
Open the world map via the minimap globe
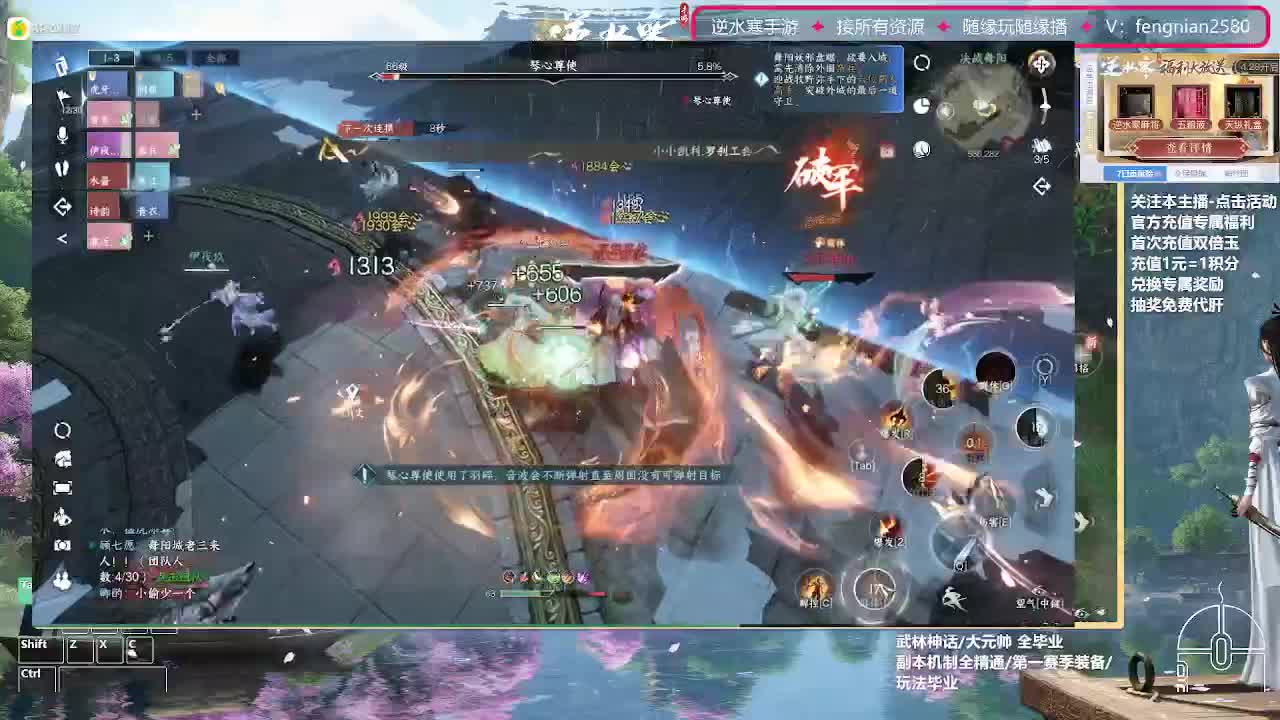921,149
